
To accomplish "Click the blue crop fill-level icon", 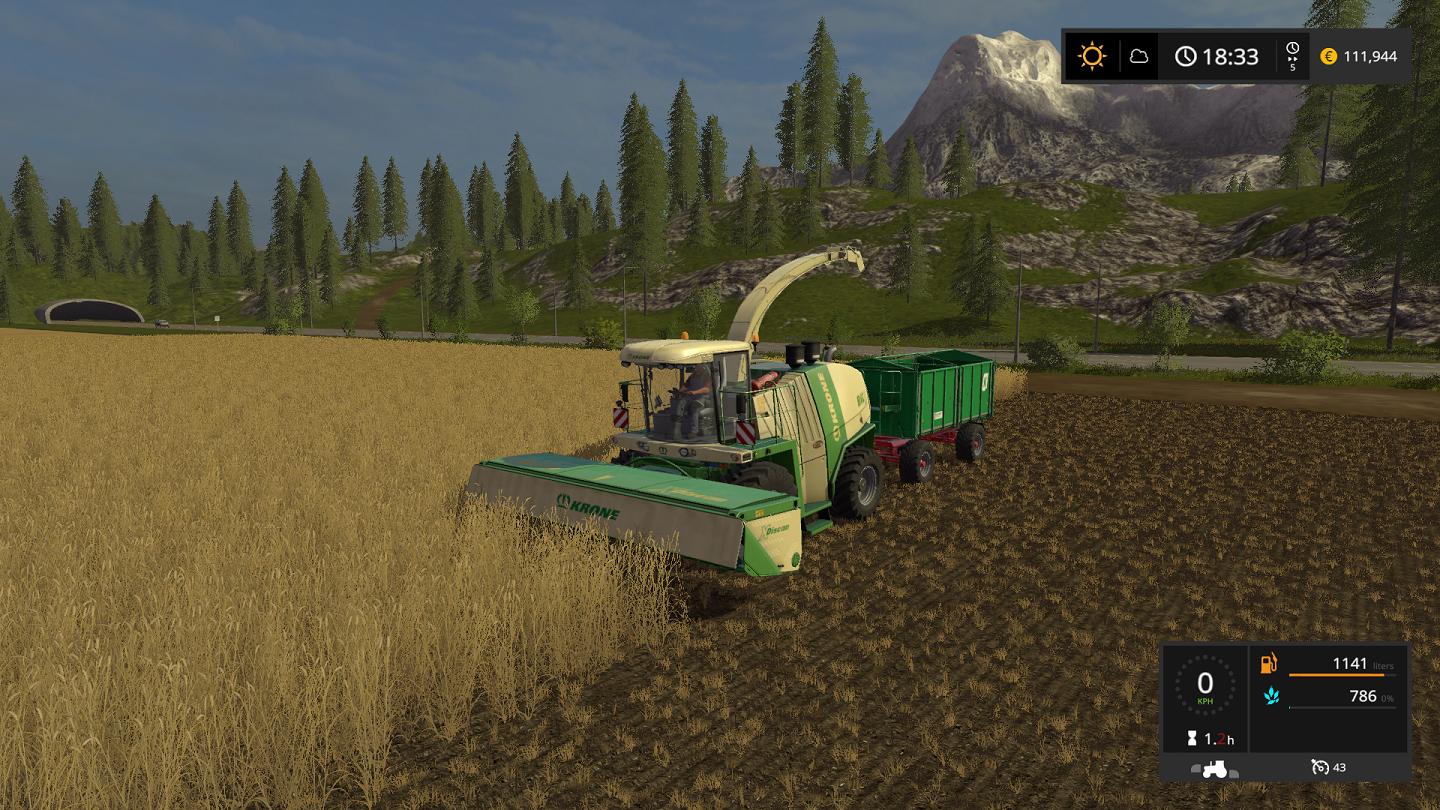I will click(x=1270, y=696).
